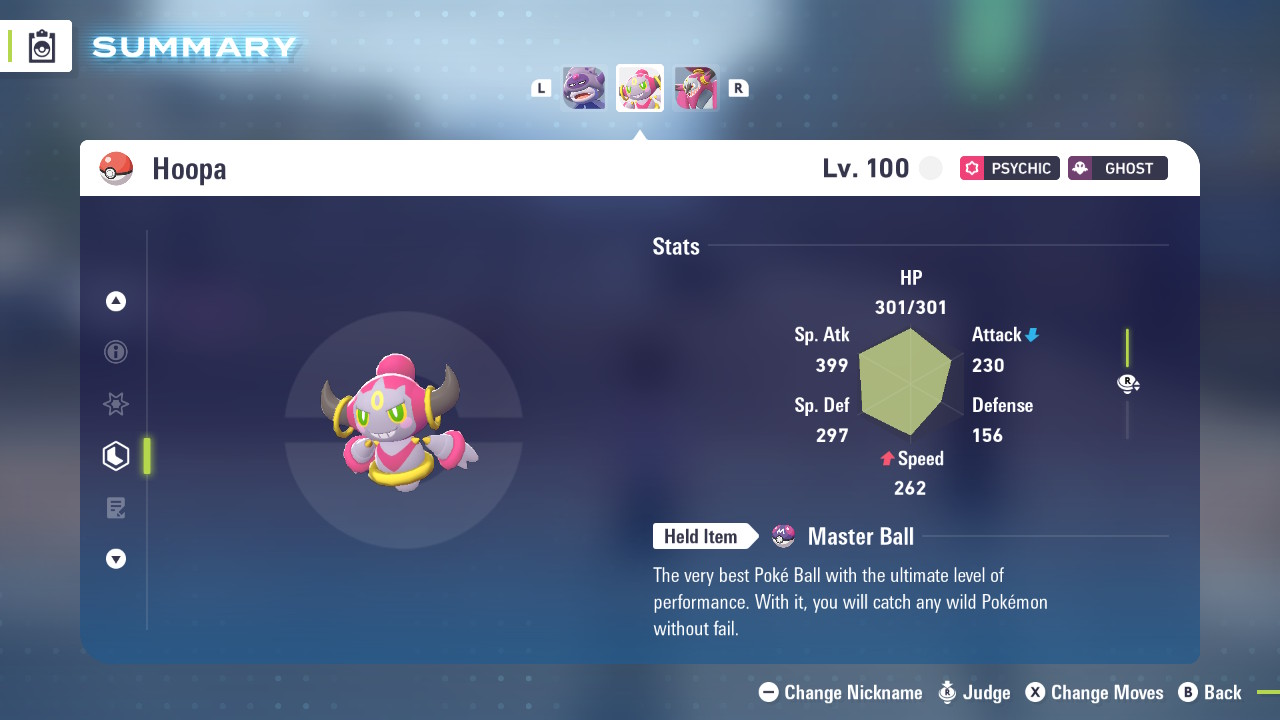1280x720 pixels.
Task: Click the up arrow in the page sidebar
Action: (x=116, y=301)
